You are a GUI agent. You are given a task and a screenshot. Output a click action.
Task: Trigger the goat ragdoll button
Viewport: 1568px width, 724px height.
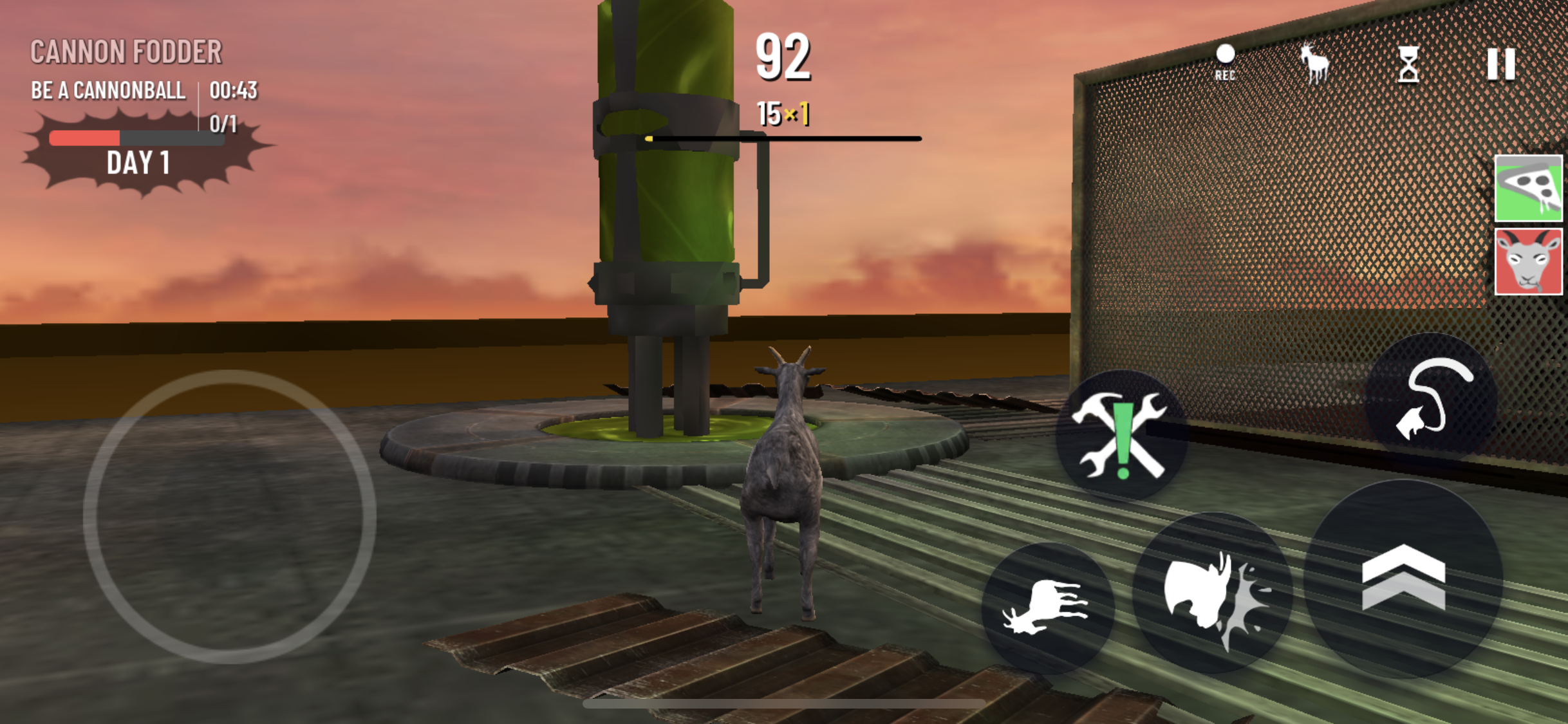click(x=1047, y=608)
